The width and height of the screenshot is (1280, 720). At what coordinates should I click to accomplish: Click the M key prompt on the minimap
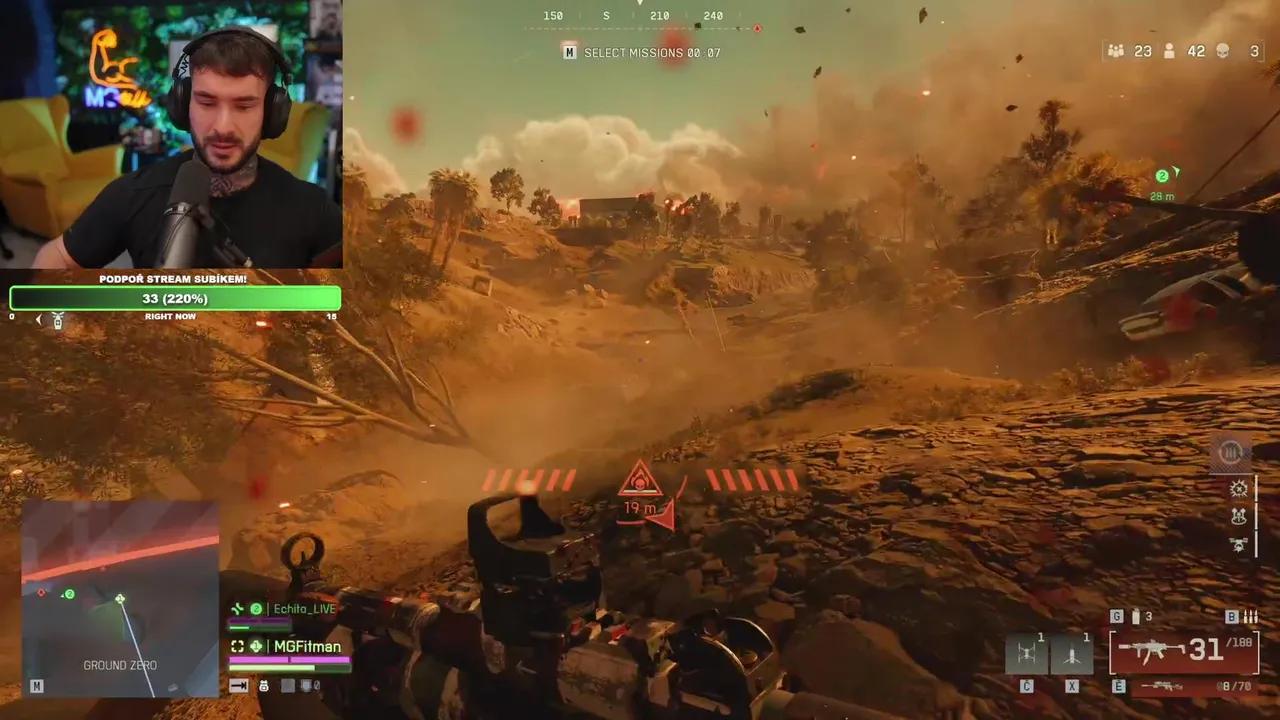click(x=36, y=686)
